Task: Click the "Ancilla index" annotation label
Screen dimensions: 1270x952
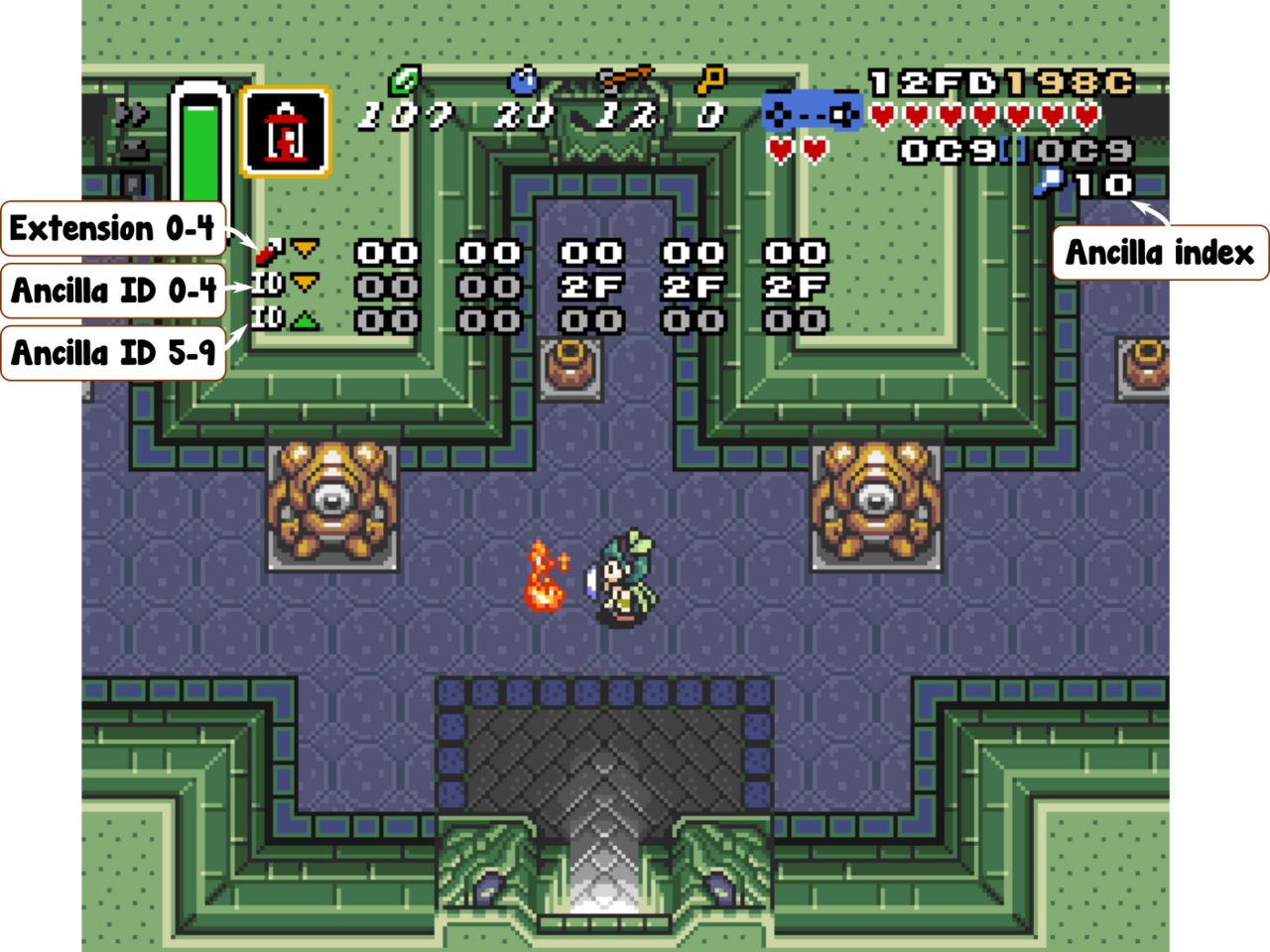Action: pyautogui.click(x=1159, y=253)
